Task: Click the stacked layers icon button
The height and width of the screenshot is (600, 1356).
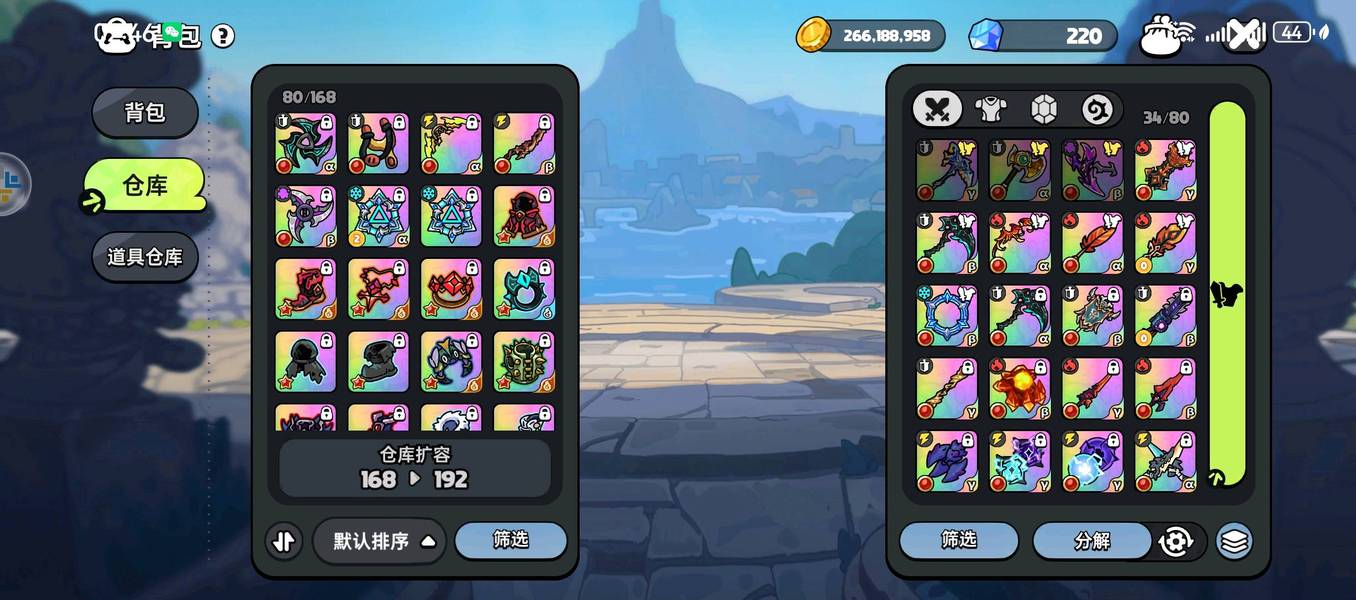Action: [1235, 541]
